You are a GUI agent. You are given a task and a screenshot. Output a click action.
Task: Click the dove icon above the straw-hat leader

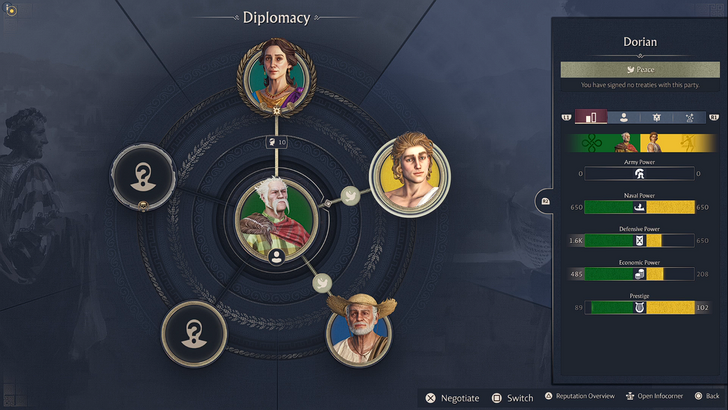click(322, 283)
